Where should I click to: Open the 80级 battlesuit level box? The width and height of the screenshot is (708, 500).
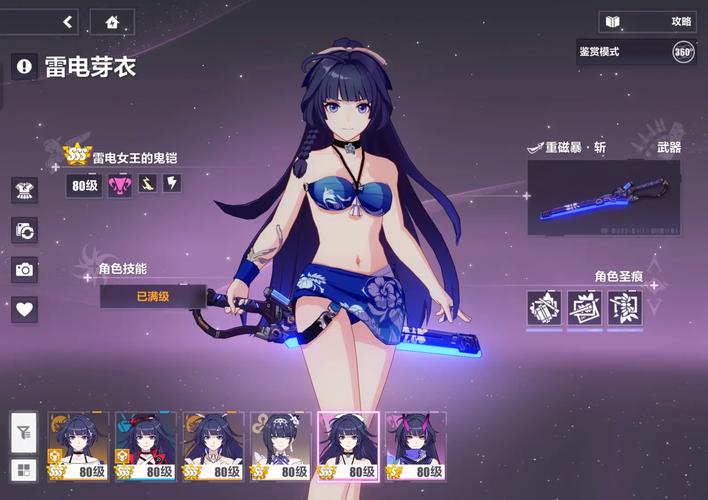point(84,185)
